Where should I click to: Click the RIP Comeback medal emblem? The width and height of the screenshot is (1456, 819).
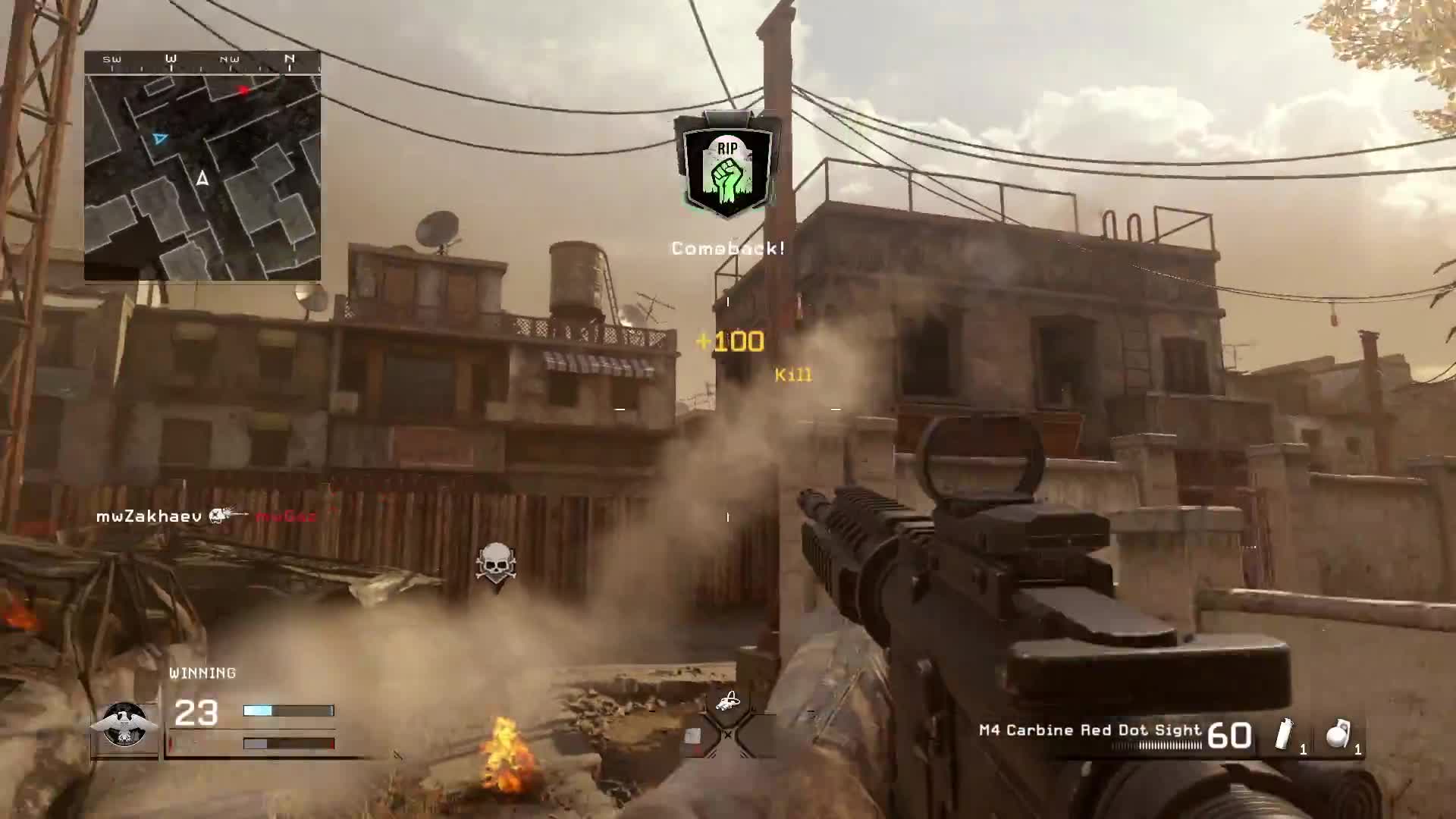[x=726, y=165]
